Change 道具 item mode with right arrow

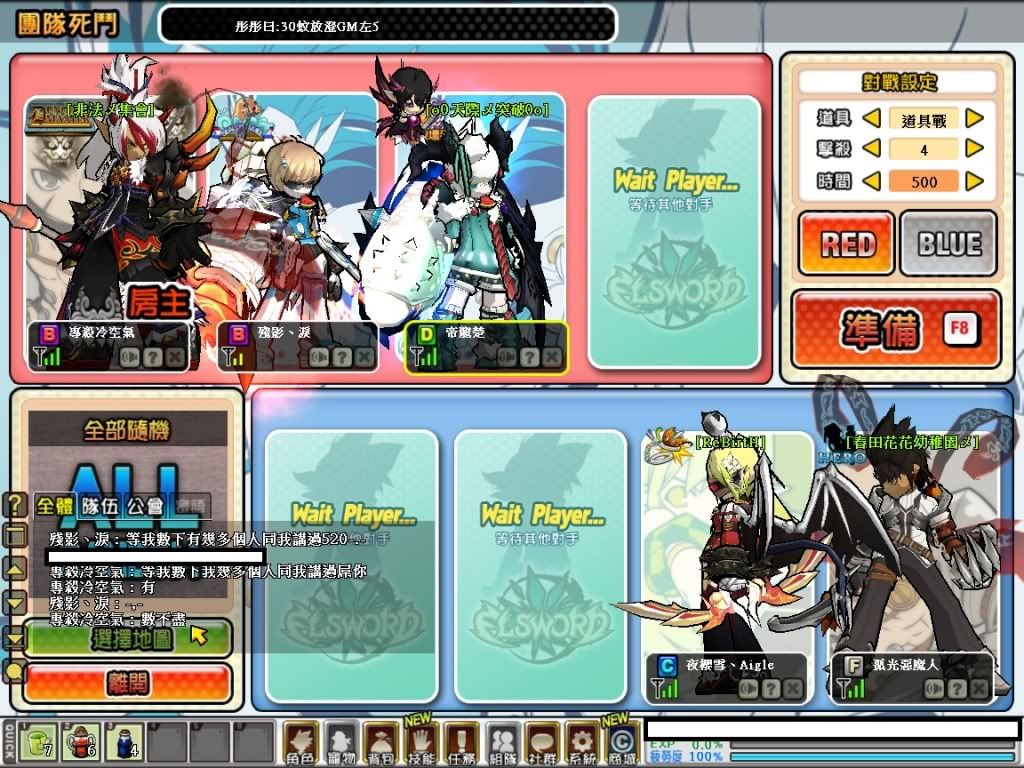[x=974, y=119]
